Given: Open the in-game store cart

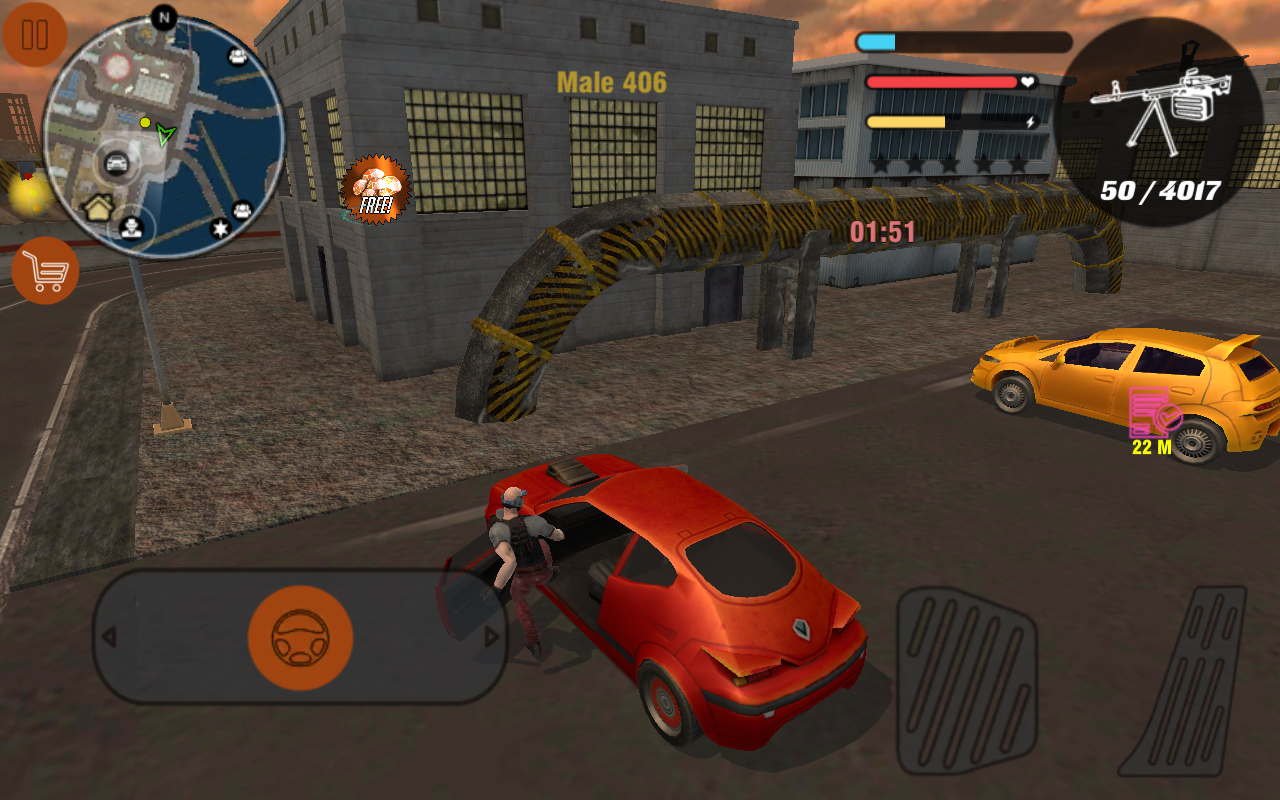Looking at the screenshot, I should tap(45, 272).
